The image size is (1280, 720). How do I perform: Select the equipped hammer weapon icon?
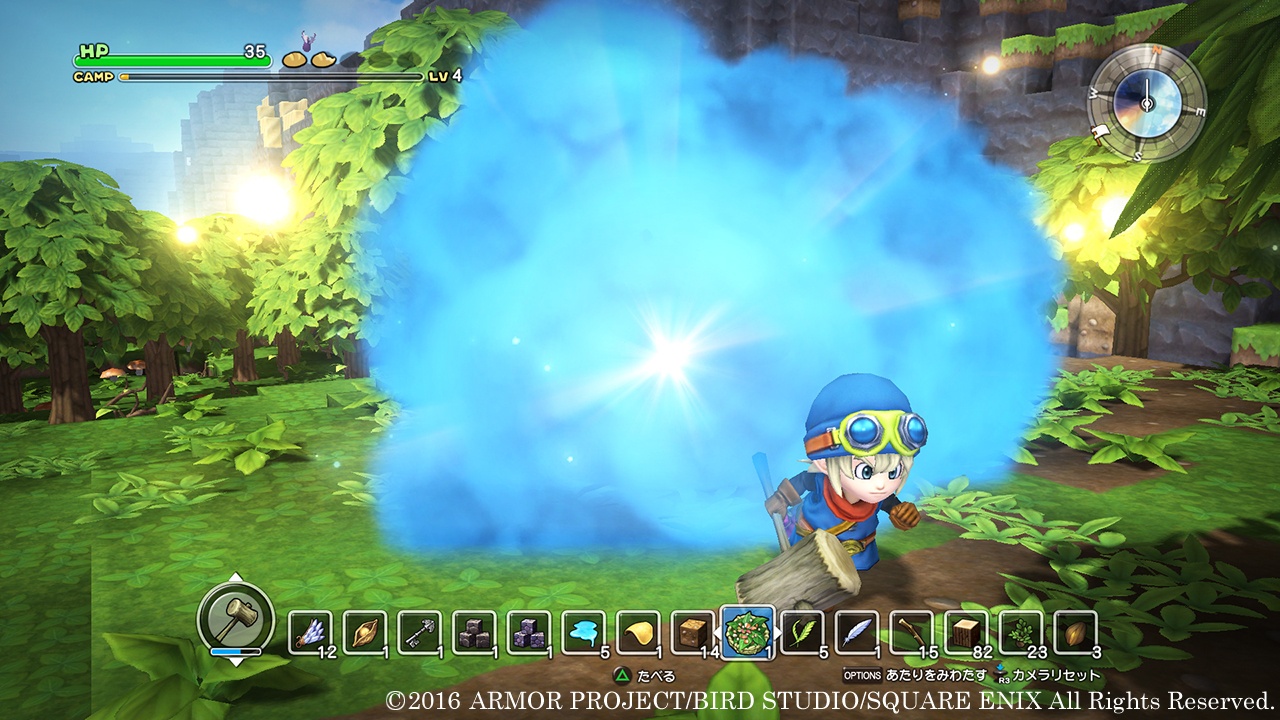point(235,613)
